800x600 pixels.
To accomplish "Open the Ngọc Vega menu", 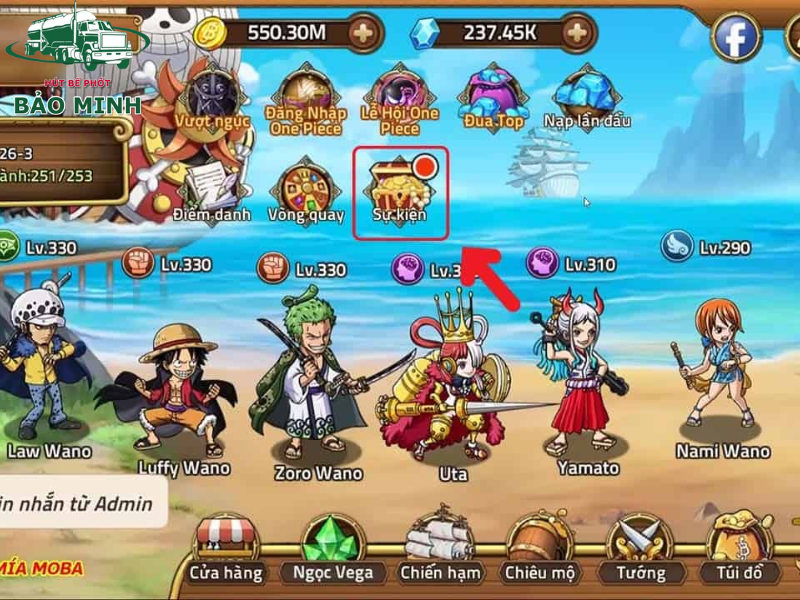I will (332, 551).
